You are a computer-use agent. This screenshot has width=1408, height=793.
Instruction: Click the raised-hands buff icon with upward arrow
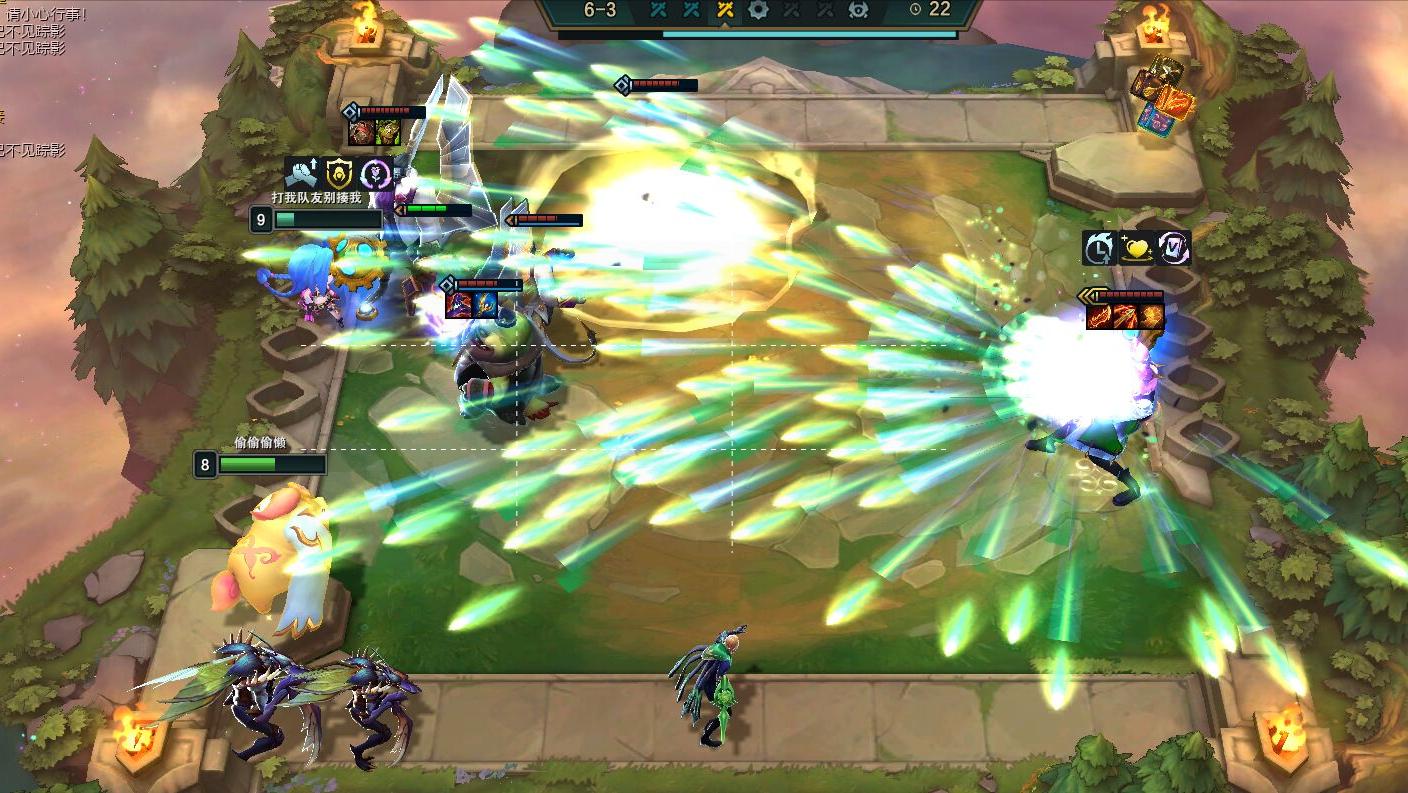tap(301, 173)
